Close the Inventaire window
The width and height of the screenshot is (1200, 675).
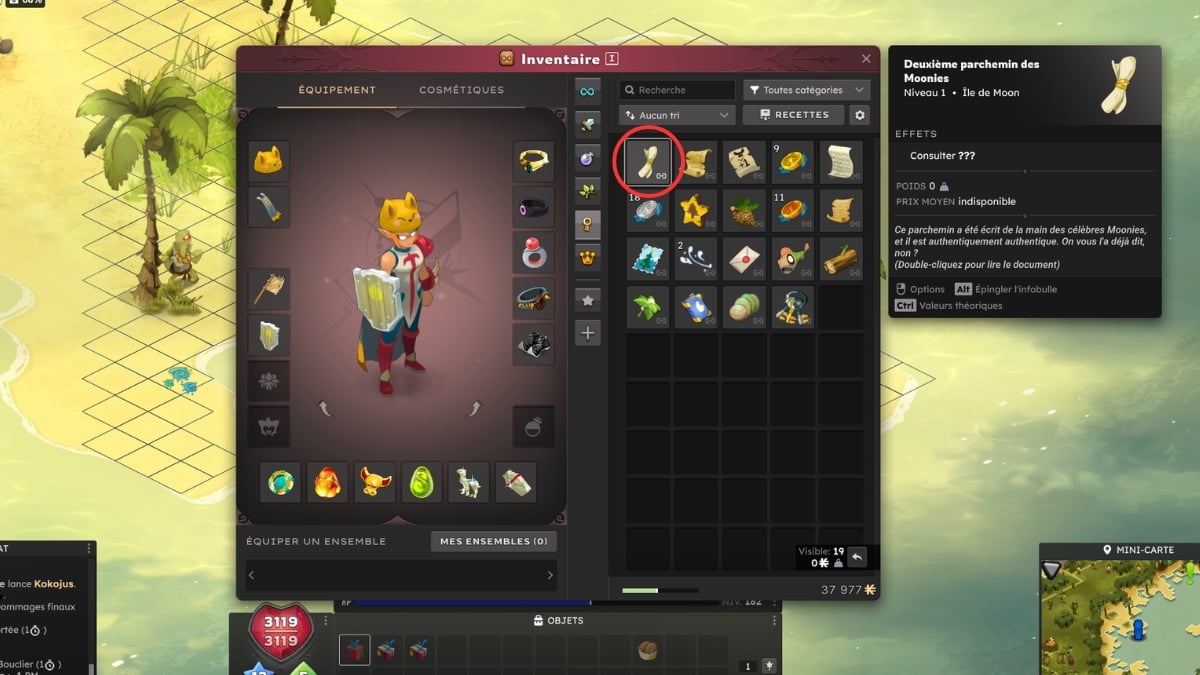click(866, 59)
